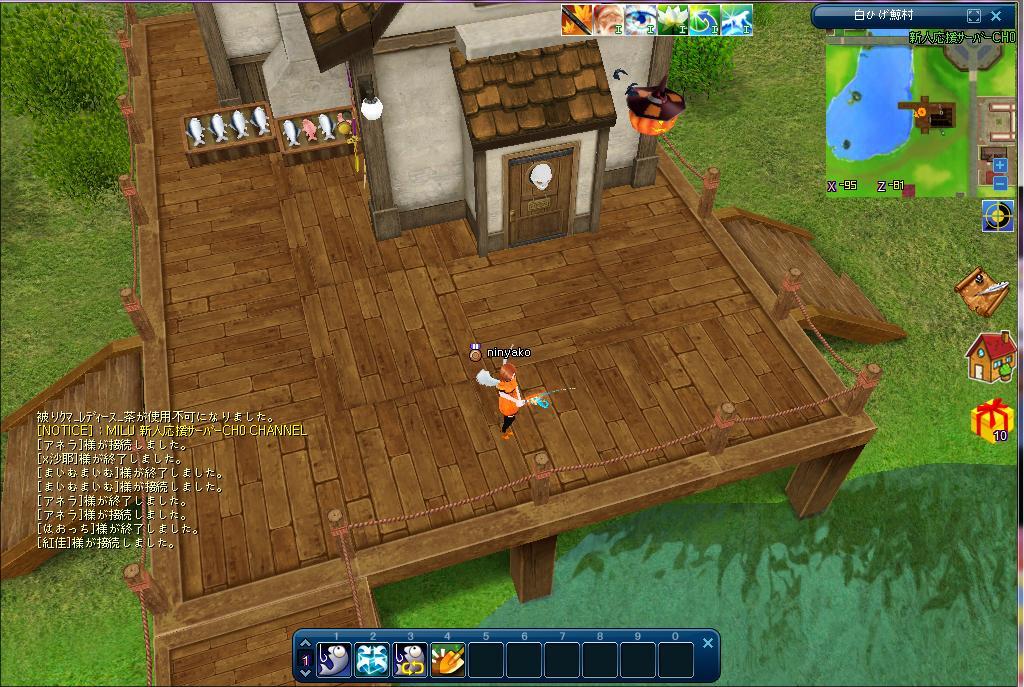Click the yellow crosshair target button

[997, 216]
